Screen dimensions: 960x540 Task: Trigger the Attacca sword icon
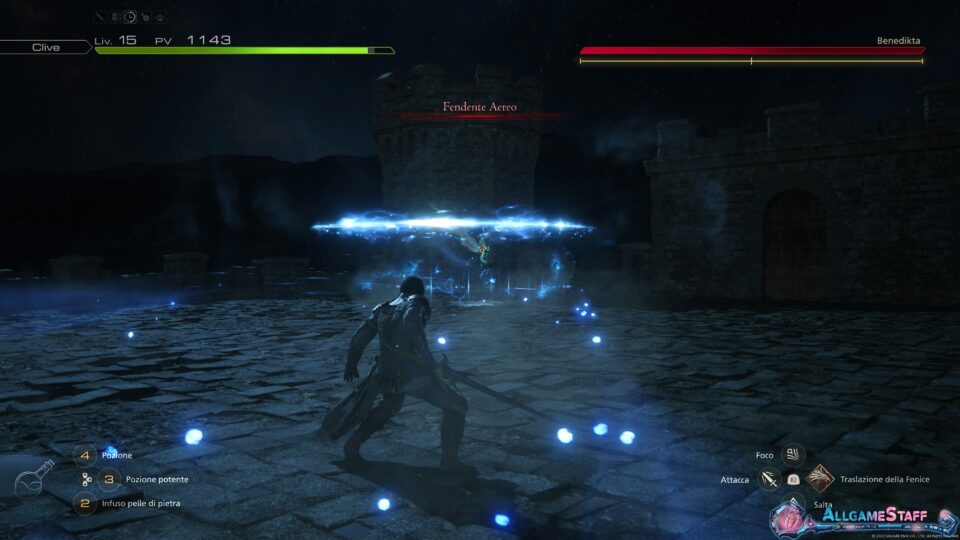pos(769,480)
